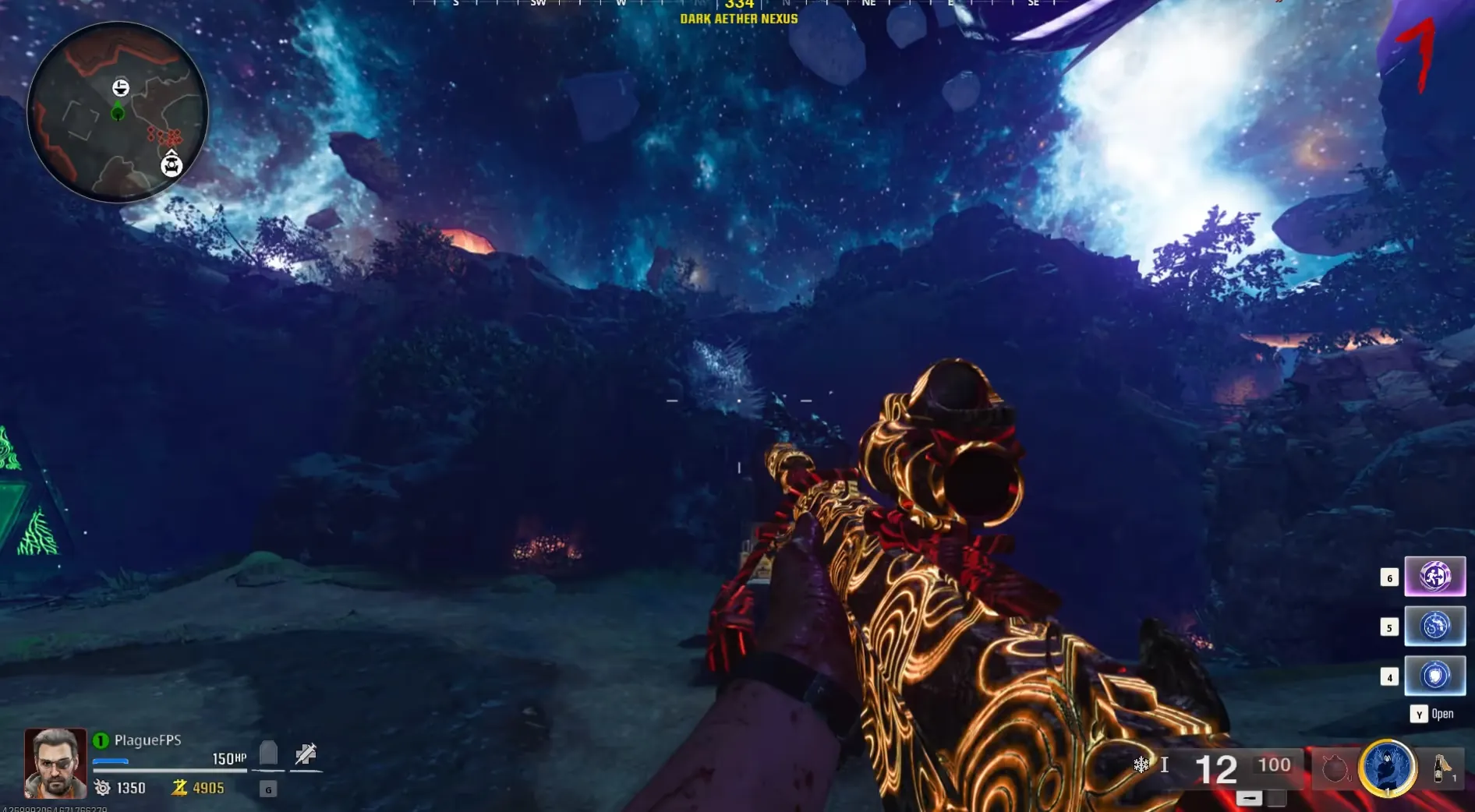Click the gear salvage icon

102,788
